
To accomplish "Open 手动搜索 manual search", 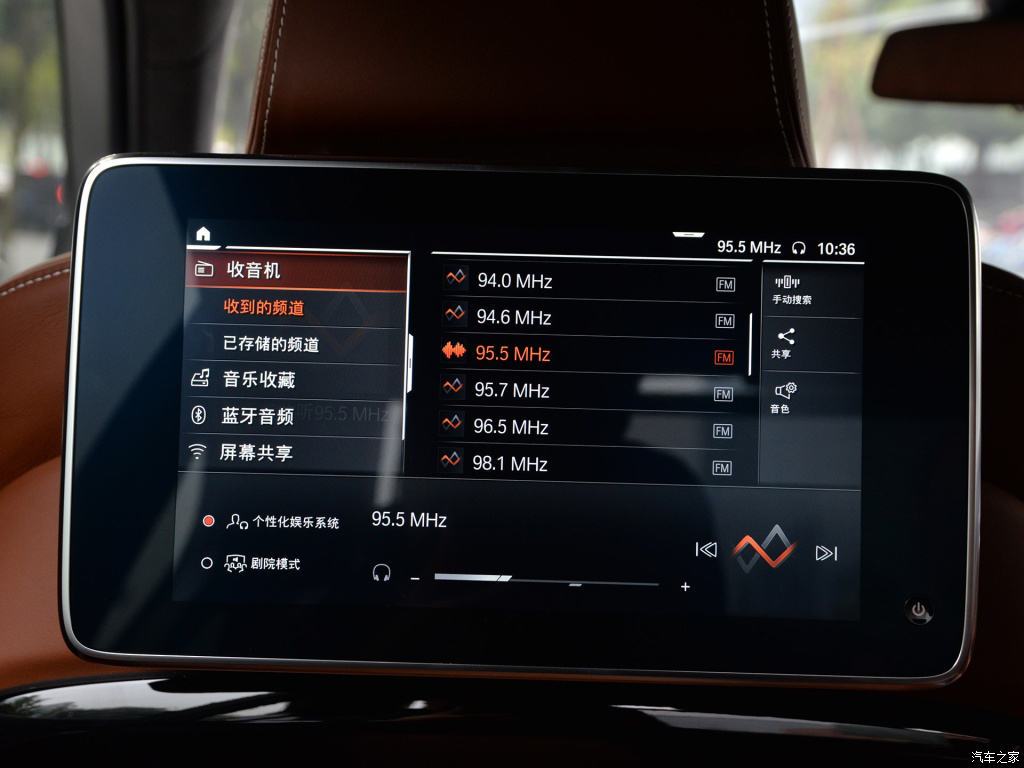I will [x=792, y=290].
